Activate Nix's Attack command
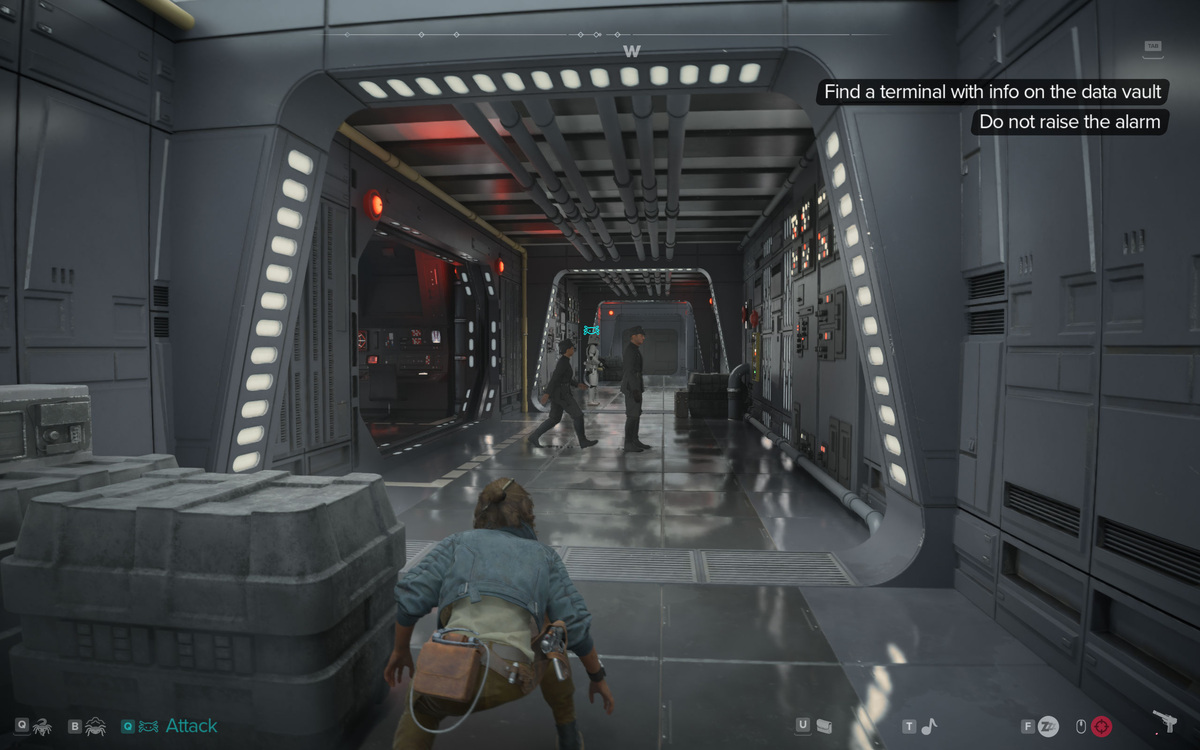 tap(190, 726)
